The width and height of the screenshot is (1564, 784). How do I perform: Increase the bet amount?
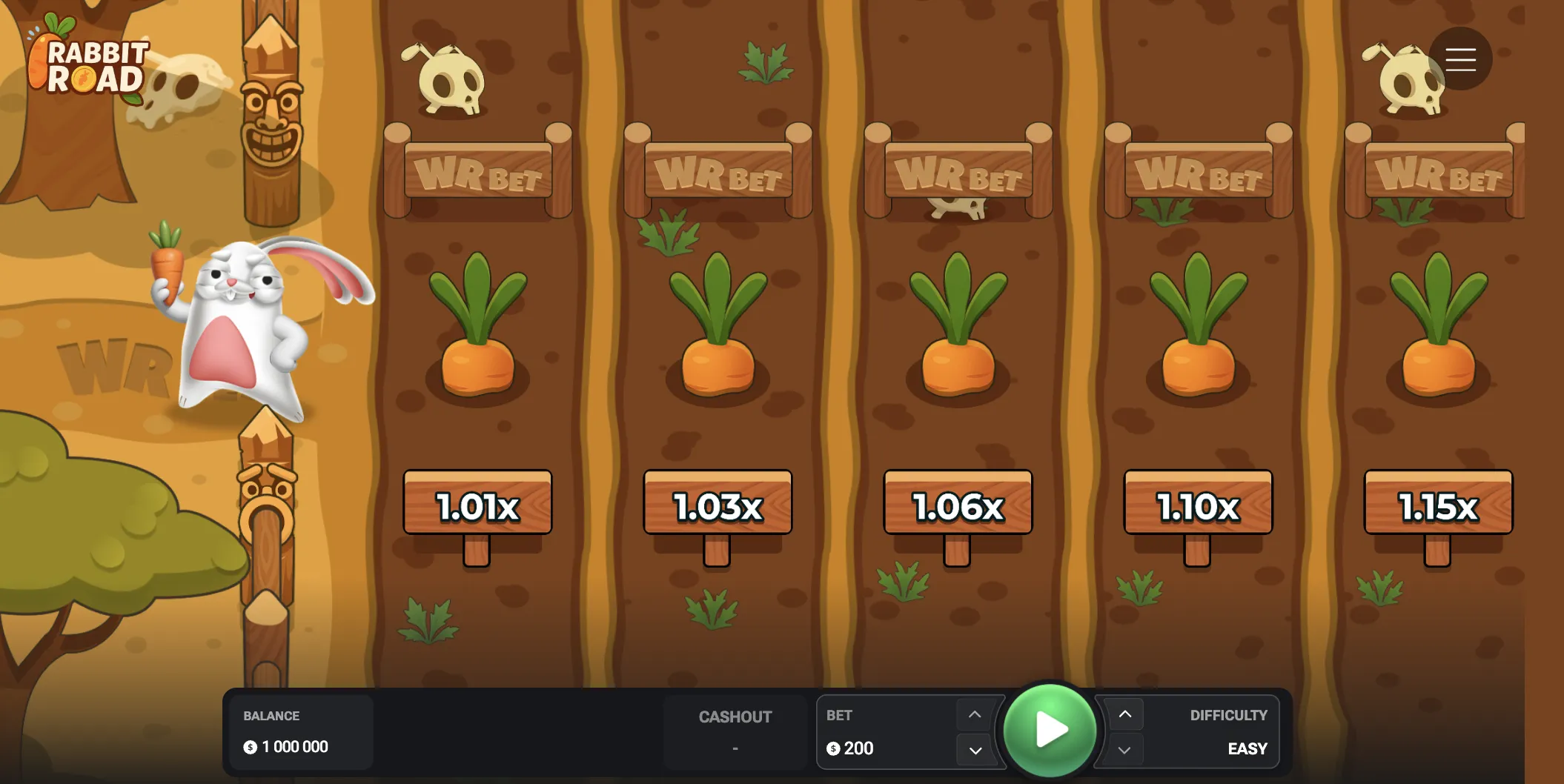[x=975, y=714]
